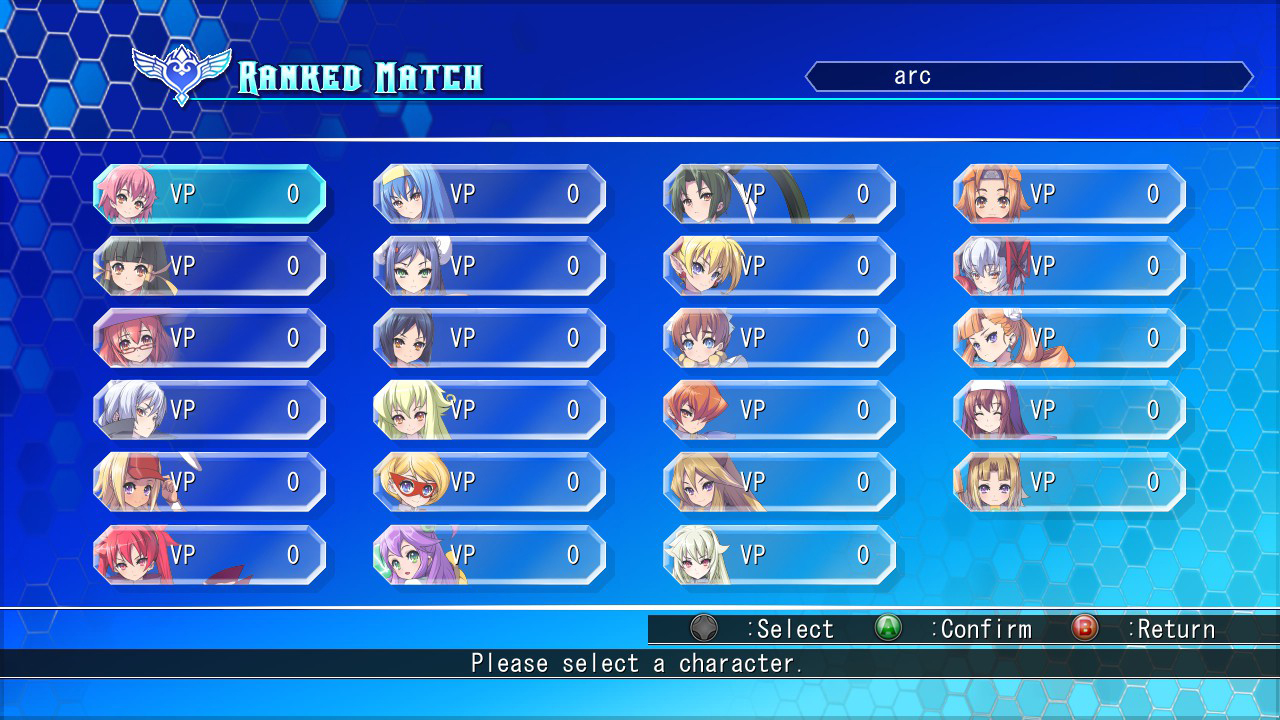Click the 'arc' player name field
This screenshot has width=1280, height=720.
1030,75
